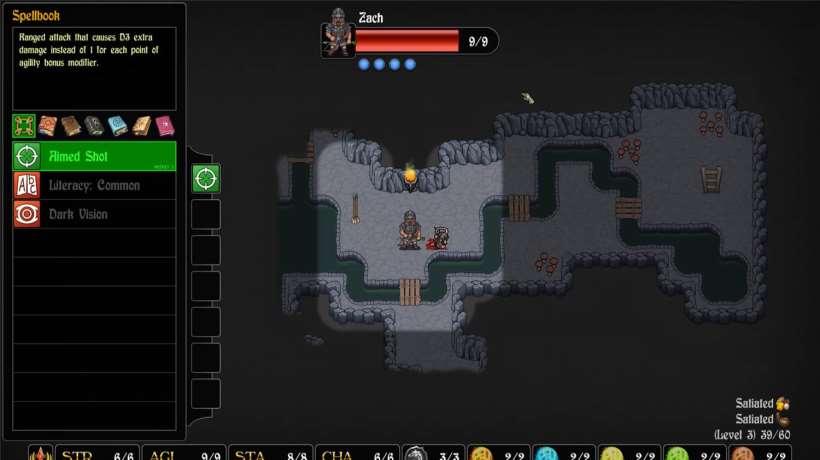Show all skills with the green knot filter
820x460 pixels.
pos(24,126)
